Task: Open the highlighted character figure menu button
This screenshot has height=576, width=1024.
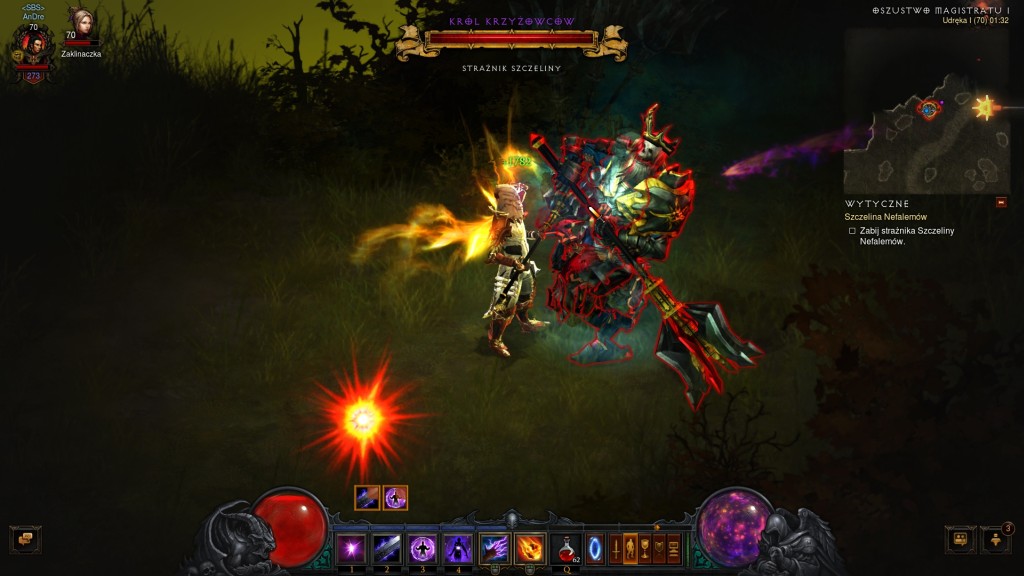Action: (630, 549)
